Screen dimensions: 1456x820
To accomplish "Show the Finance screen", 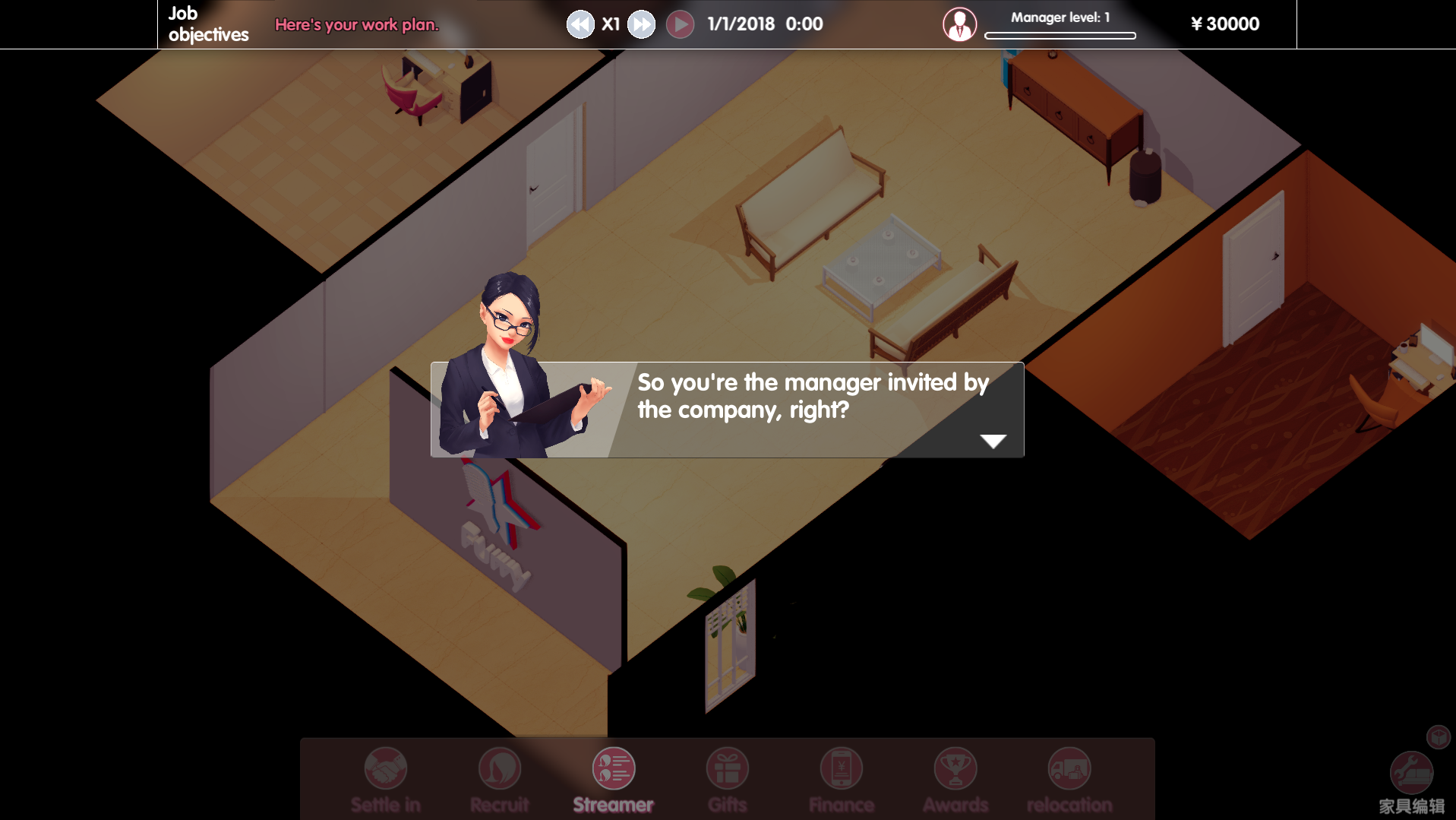I will [x=842, y=769].
